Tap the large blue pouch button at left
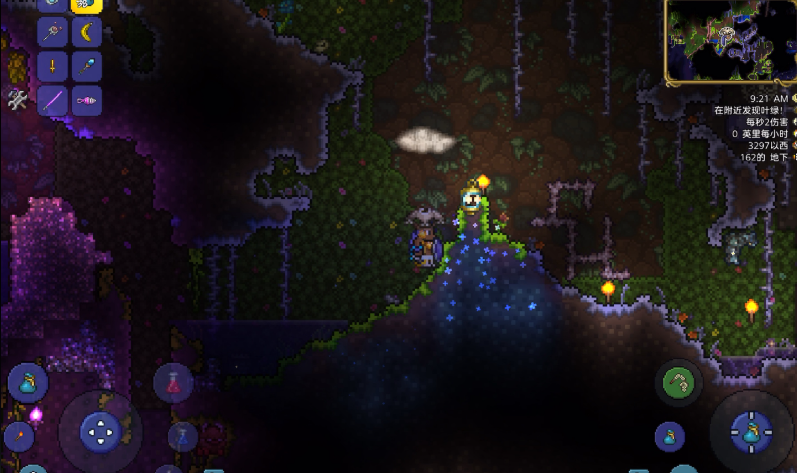This screenshot has width=797, height=473. [x=27, y=383]
